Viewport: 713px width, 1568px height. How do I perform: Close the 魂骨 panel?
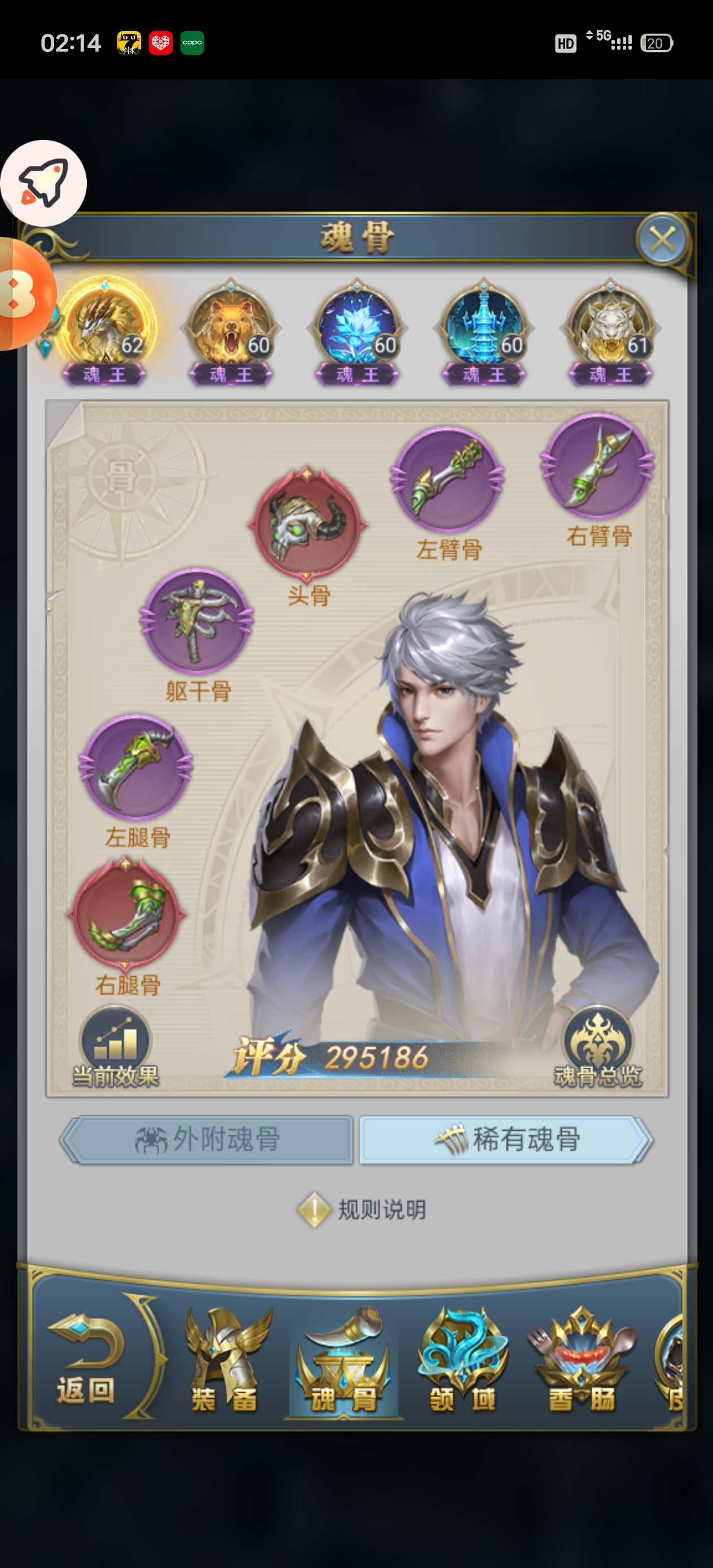tap(662, 239)
